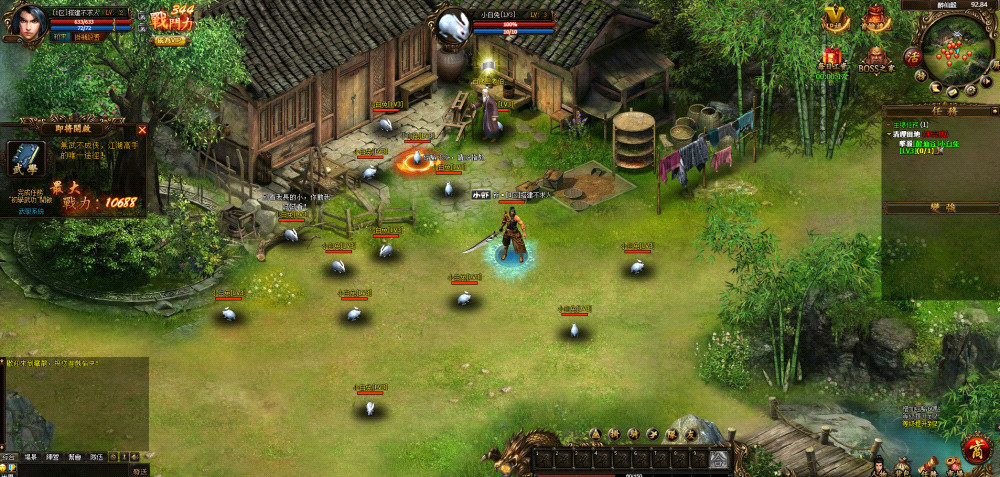The image size is (1000, 477).
Task: Open the VIP privileges icon
Action: point(836,18)
